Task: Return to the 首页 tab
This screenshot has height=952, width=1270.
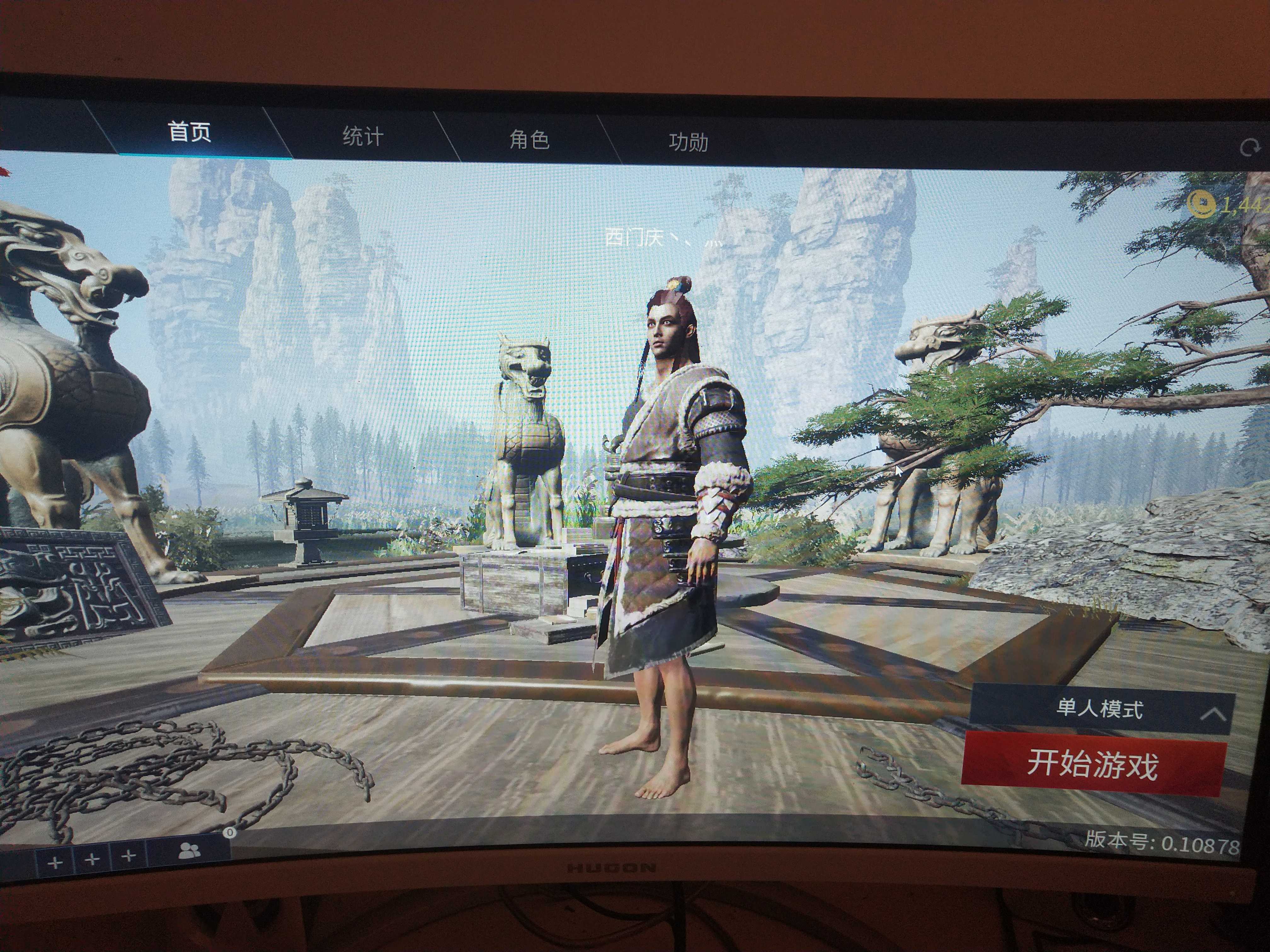Action: (x=188, y=133)
